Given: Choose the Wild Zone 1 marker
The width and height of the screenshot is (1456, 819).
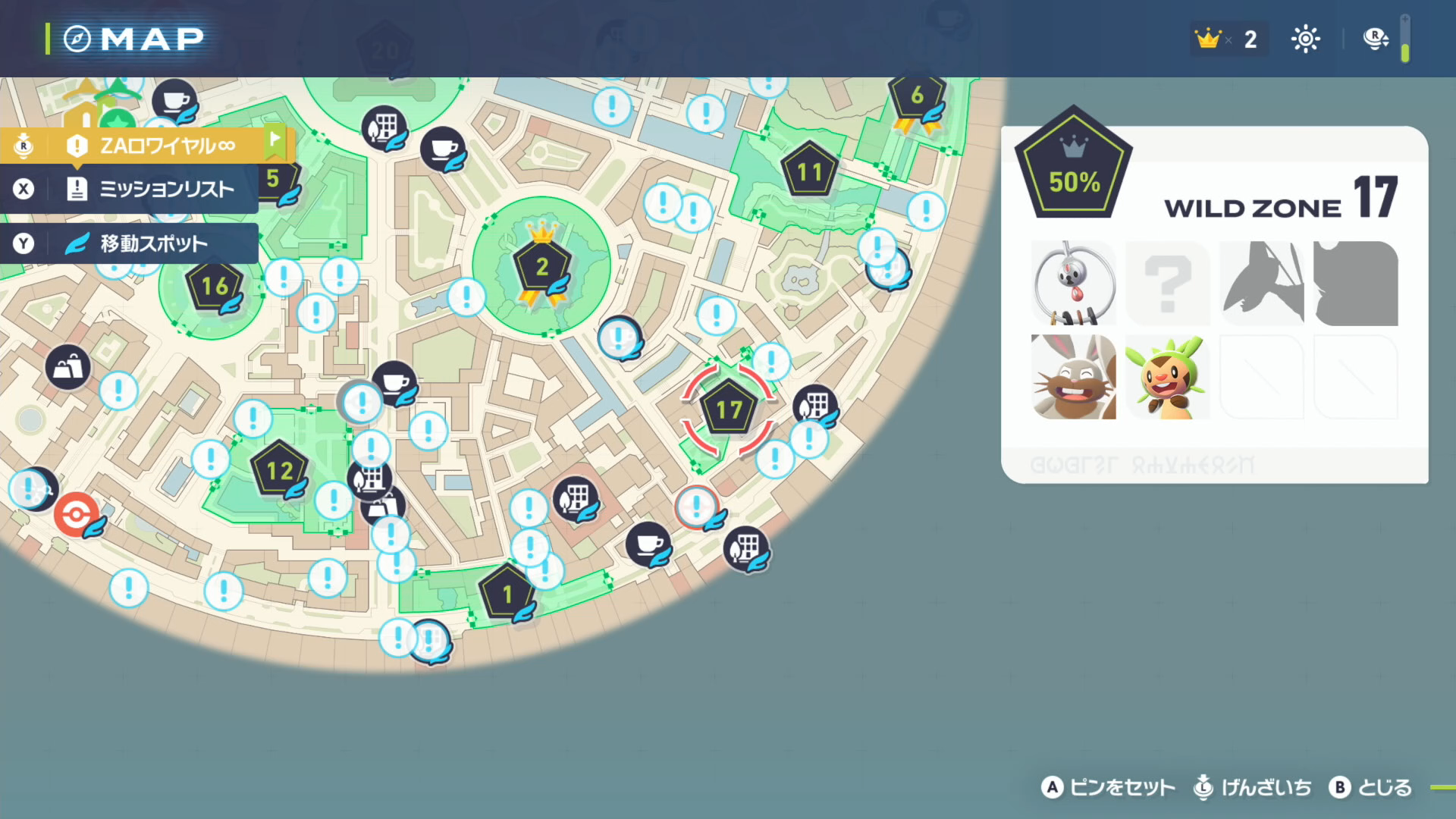Looking at the screenshot, I should coord(507,594).
